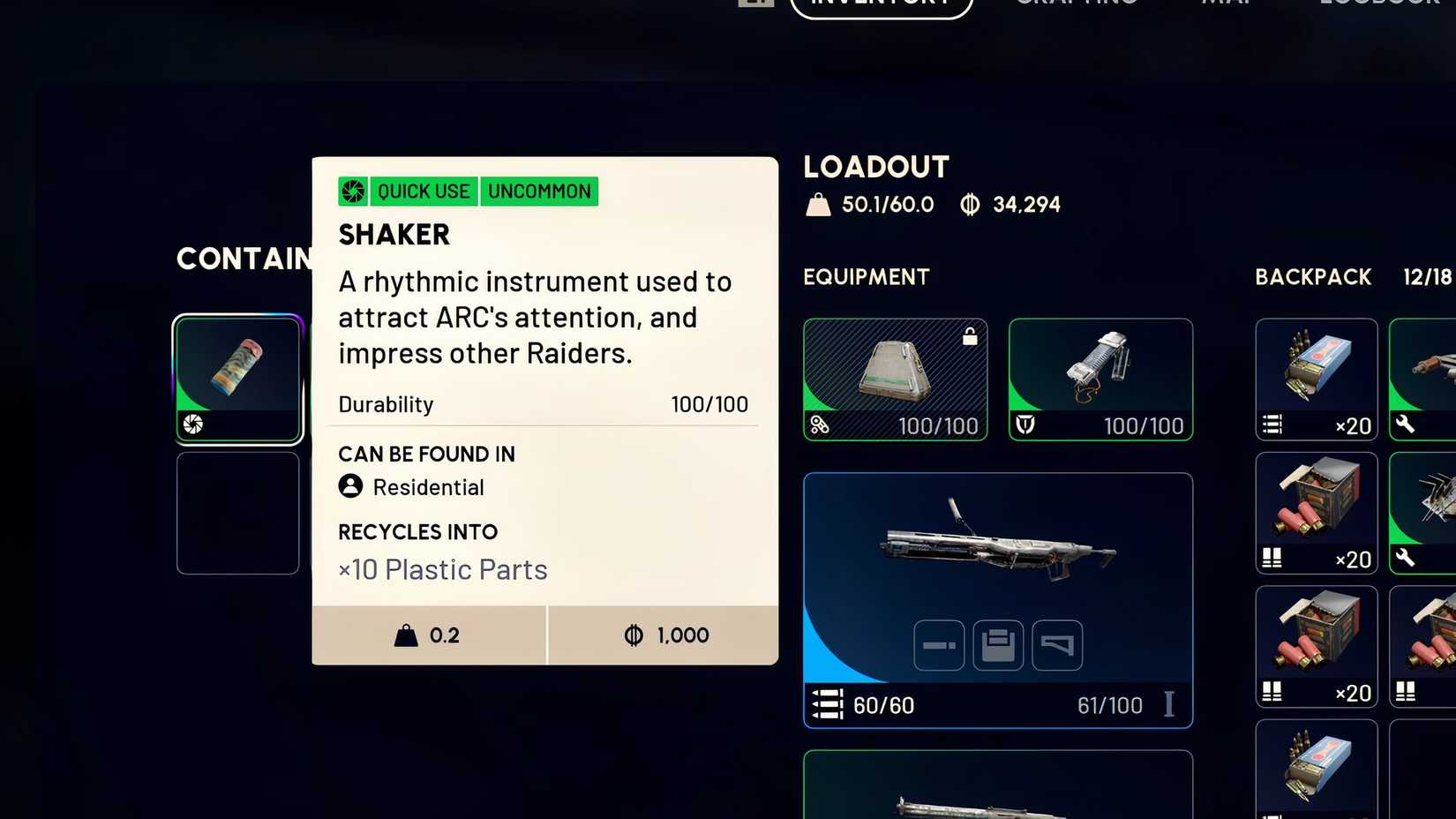The width and height of the screenshot is (1456, 819).
Task: Click the weight icon next to 50.1/60.0
Action: (819, 204)
